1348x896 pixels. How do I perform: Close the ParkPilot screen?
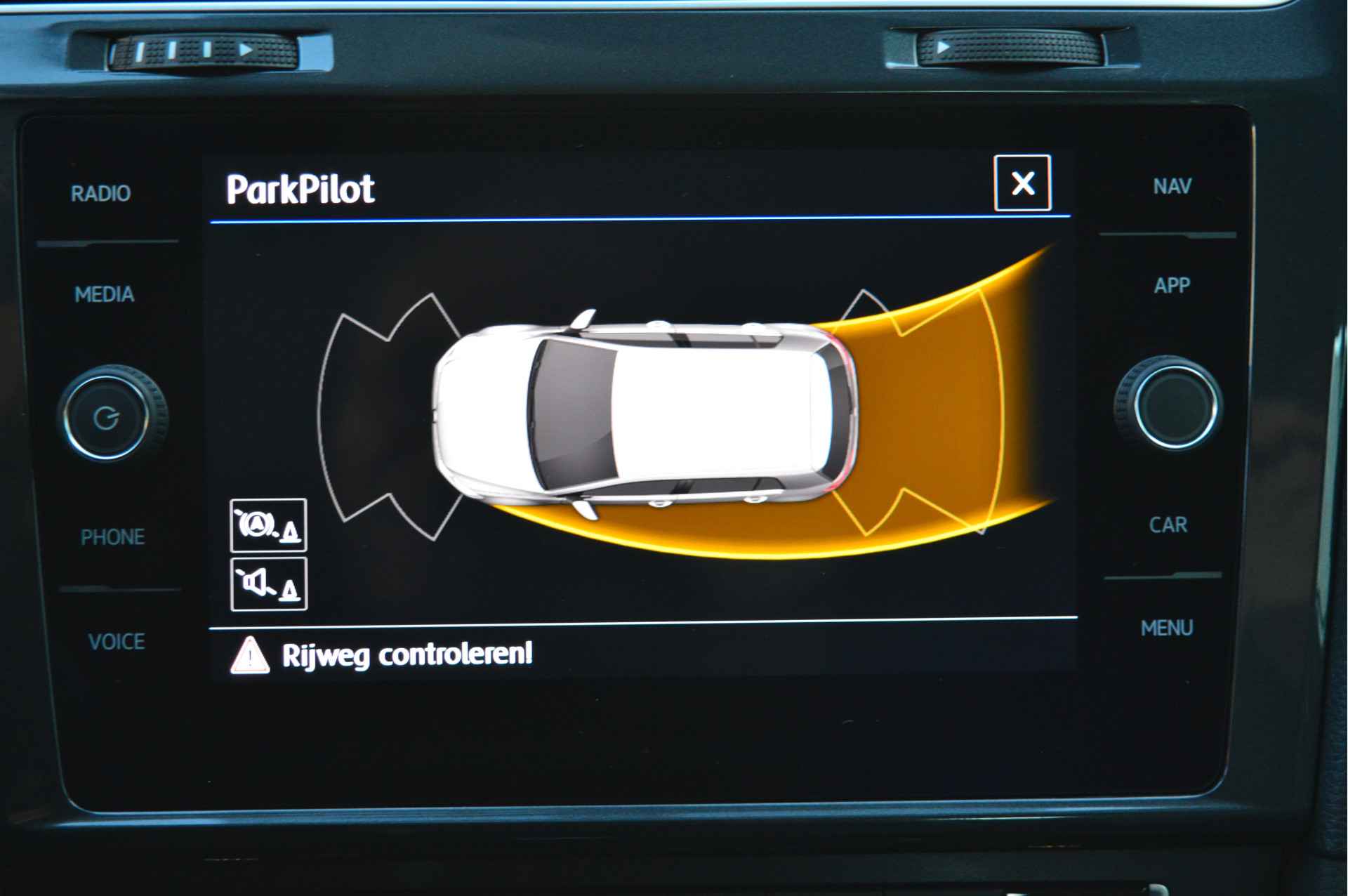[1022, 183]
